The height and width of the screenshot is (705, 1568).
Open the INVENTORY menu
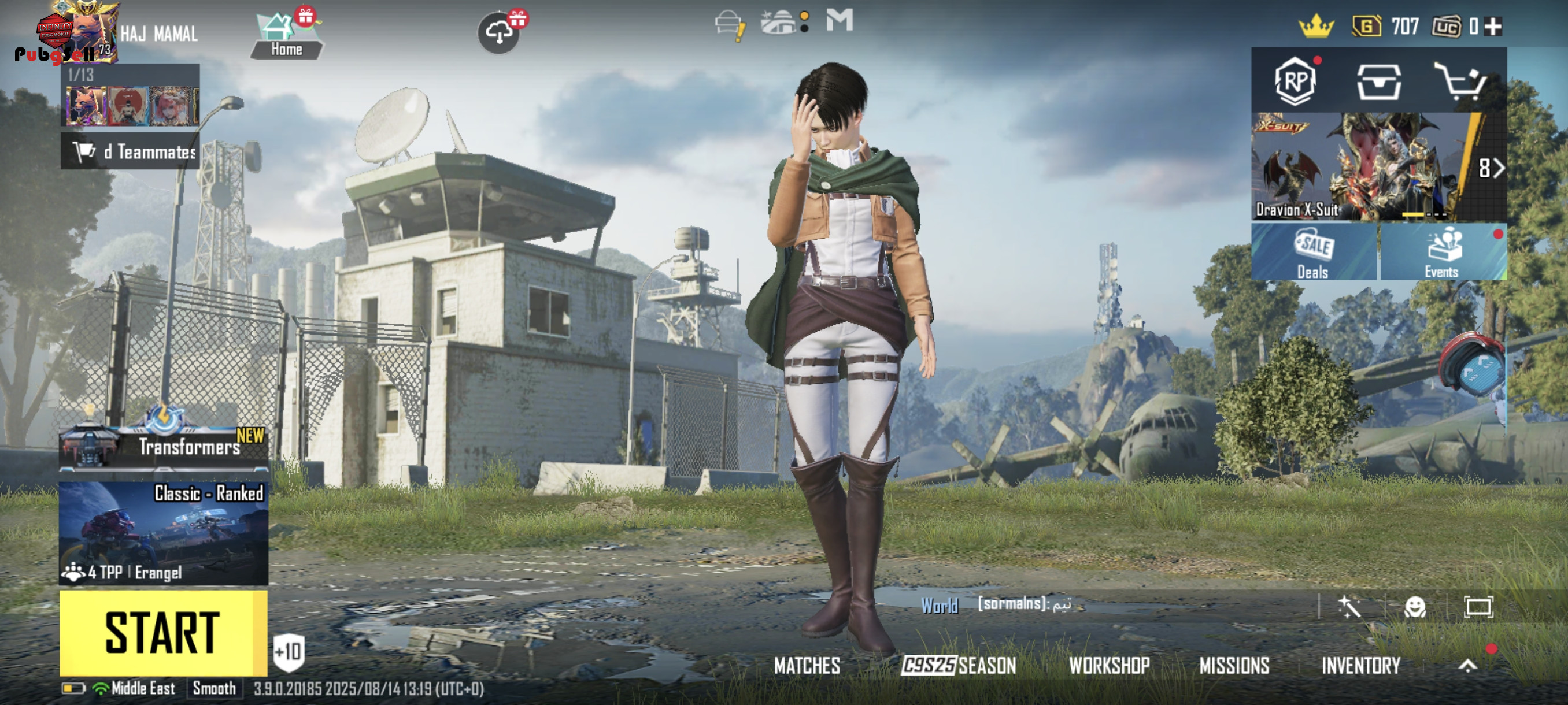(x=1360, y=666)
